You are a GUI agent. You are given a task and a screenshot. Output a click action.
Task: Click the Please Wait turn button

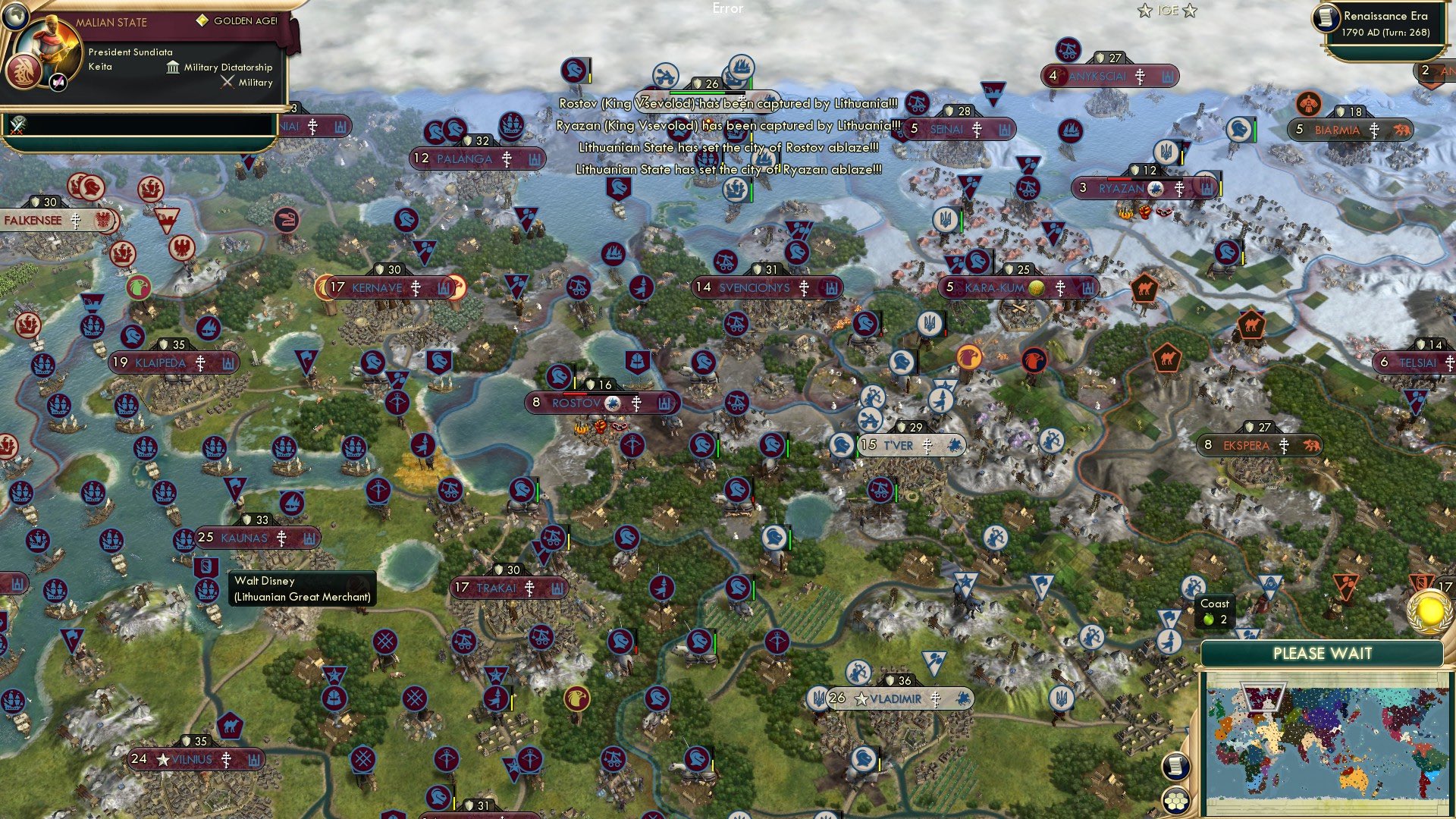(1322, 654)
